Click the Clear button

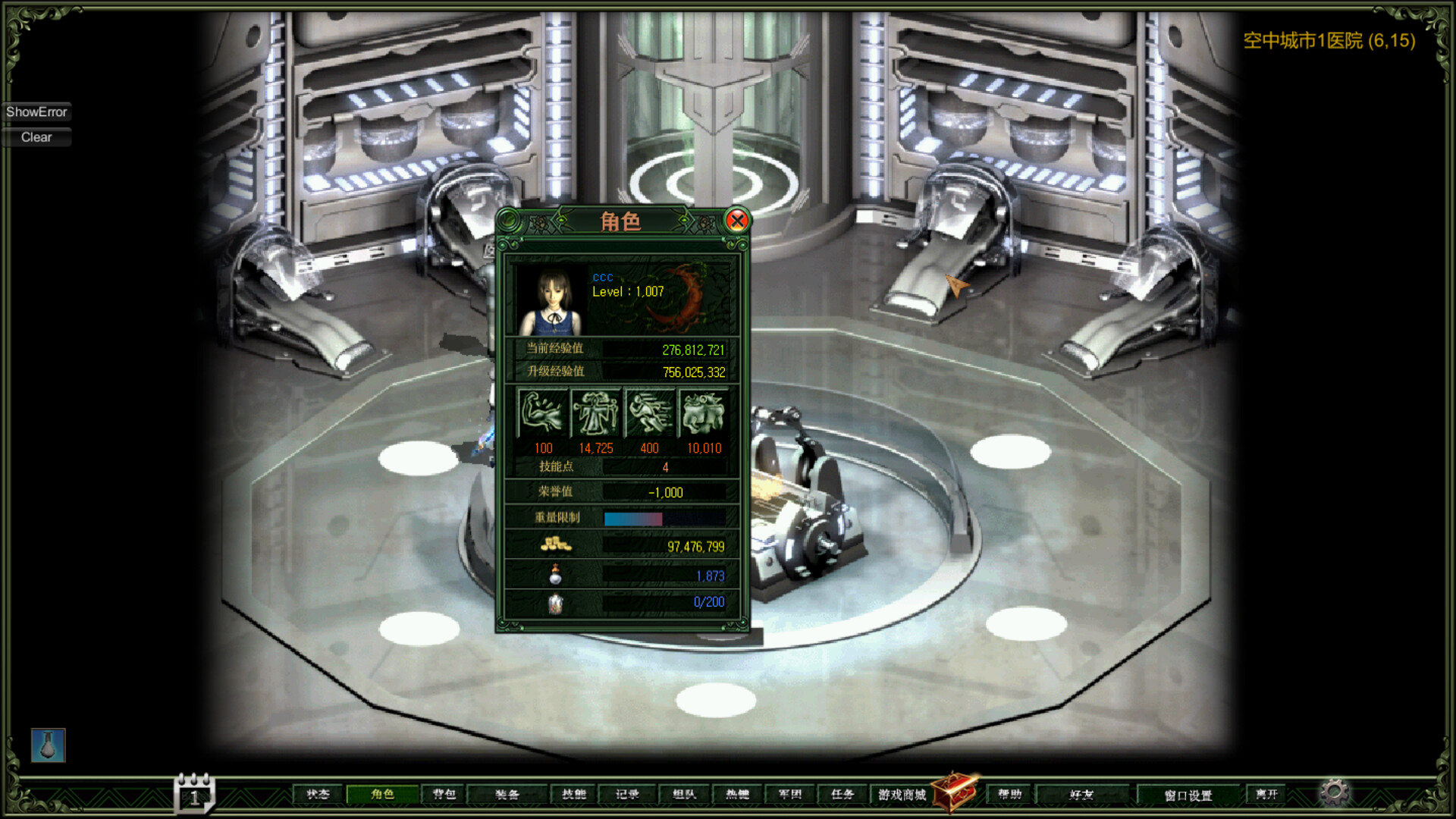(x=36, y=137)
